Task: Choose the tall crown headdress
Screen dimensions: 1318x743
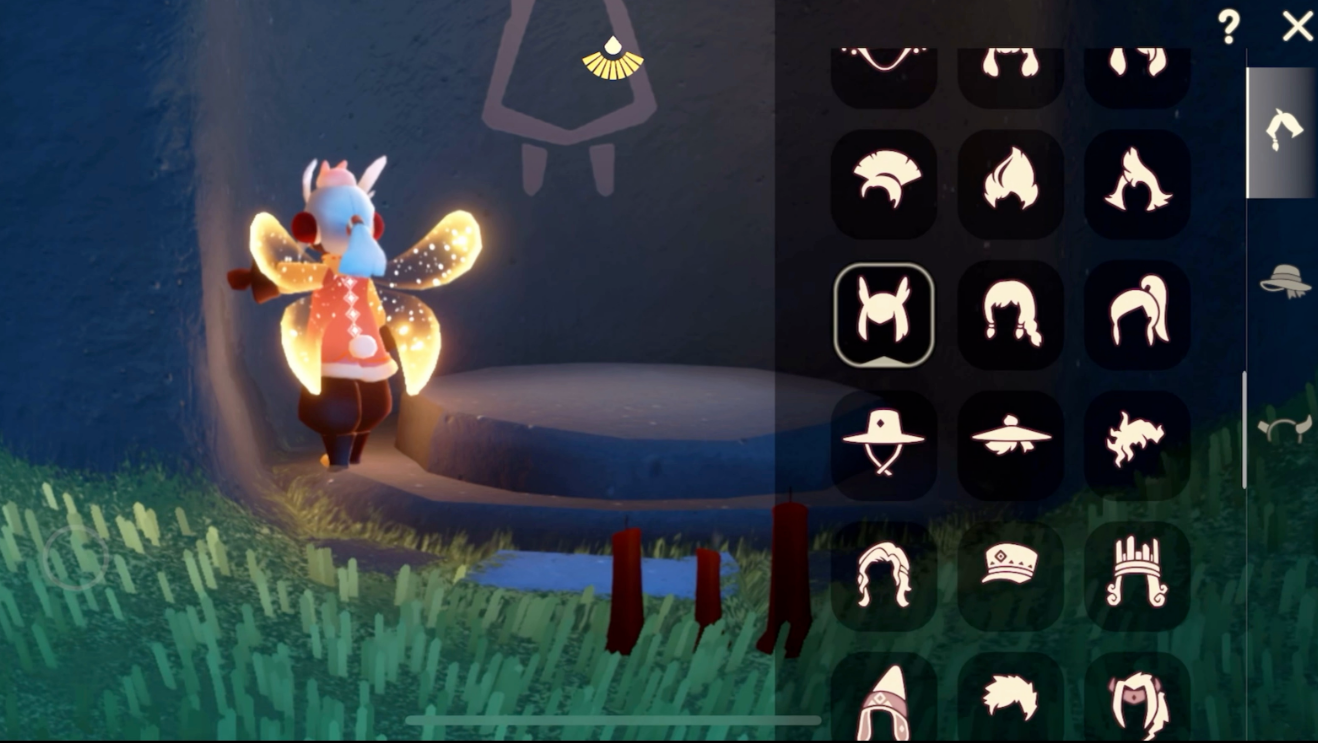Action: click(1137, 575)
